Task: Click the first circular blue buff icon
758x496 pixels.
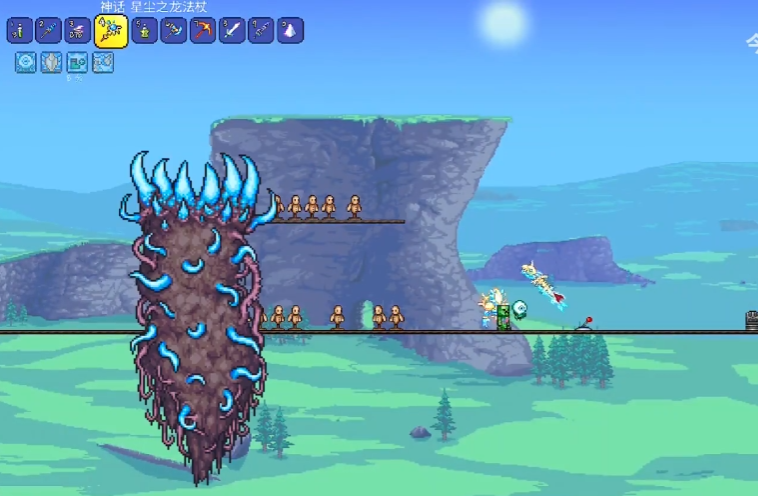Action: [x=25, y=63]
